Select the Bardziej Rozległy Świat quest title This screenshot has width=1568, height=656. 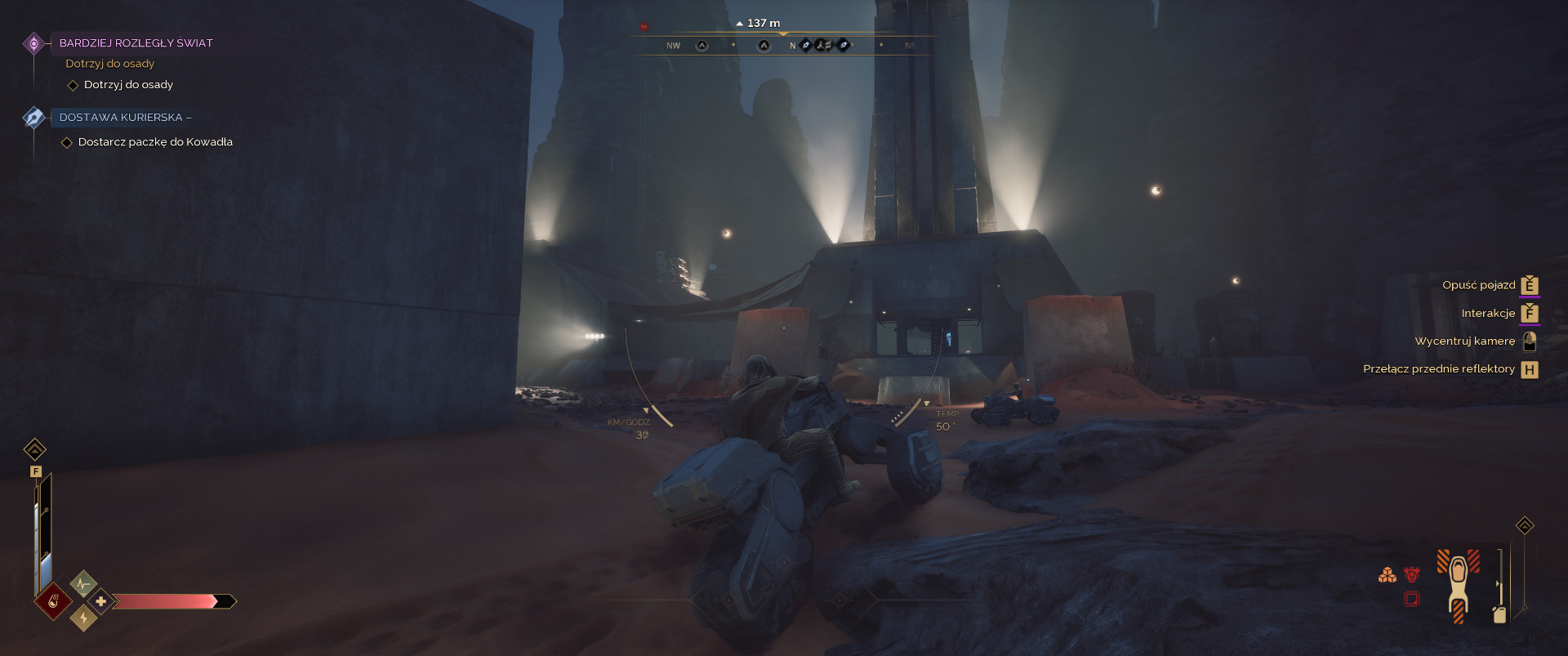[x=136, y=43]
